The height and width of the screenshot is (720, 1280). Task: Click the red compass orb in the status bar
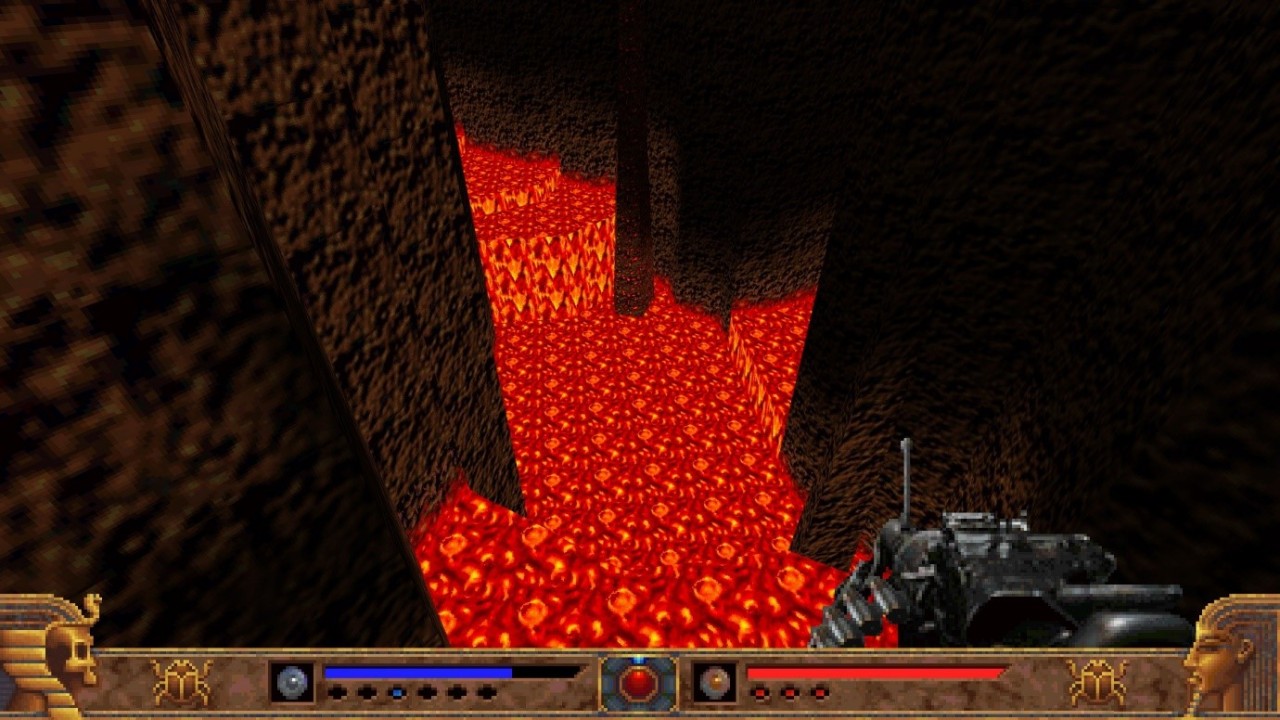click(638, 683)
